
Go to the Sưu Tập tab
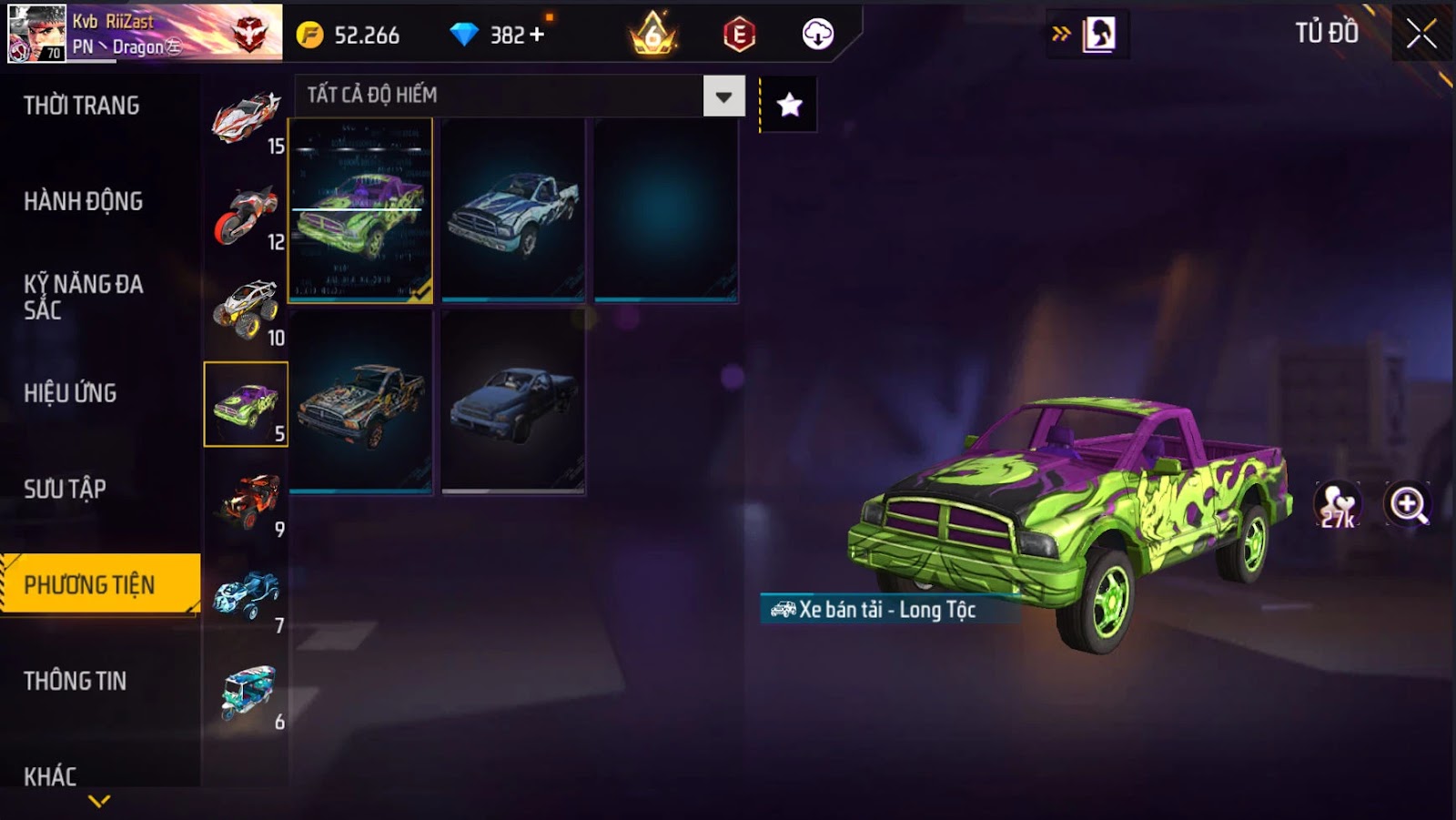point(66,489)
